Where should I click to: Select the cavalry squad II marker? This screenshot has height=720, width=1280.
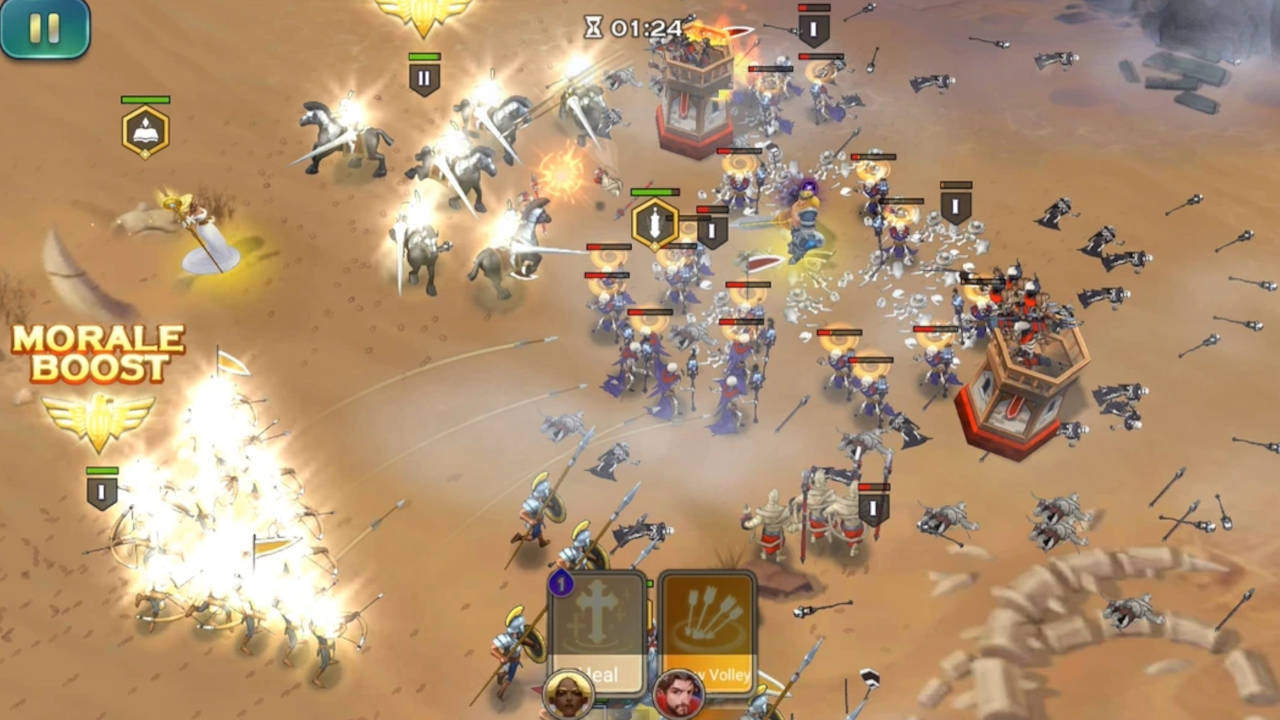424,78
